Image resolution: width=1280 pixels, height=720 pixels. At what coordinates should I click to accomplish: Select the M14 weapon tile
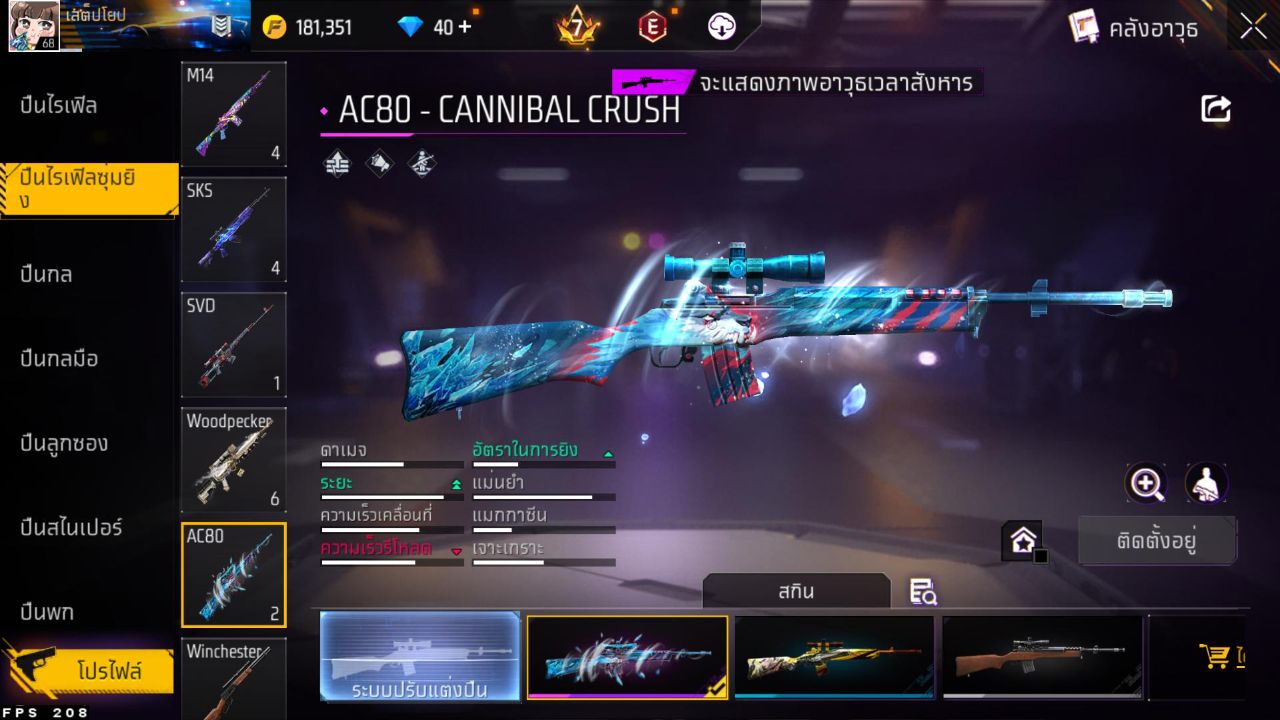click(x=234, y=114)
